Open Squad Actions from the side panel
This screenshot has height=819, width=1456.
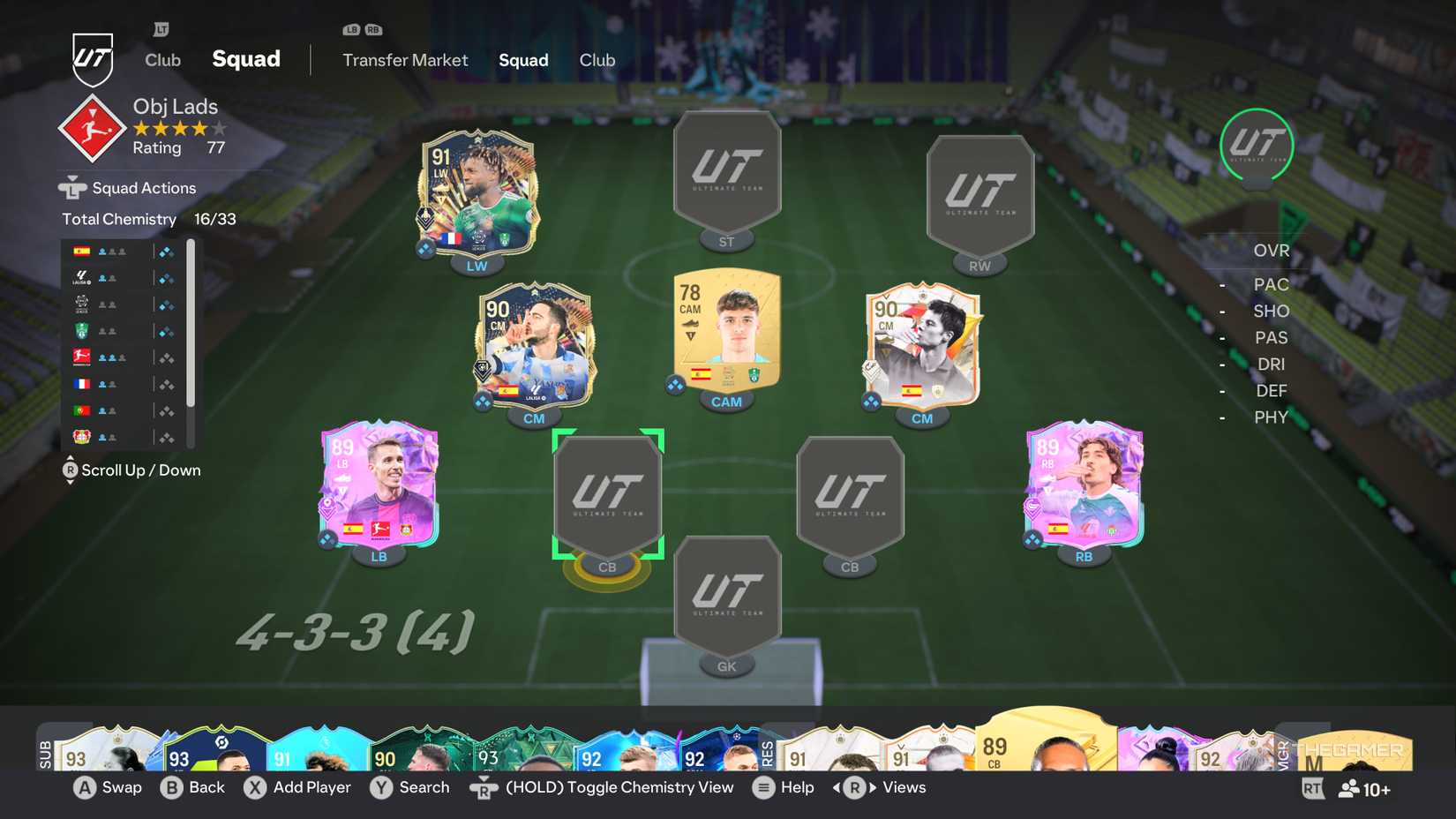point(142,187)
